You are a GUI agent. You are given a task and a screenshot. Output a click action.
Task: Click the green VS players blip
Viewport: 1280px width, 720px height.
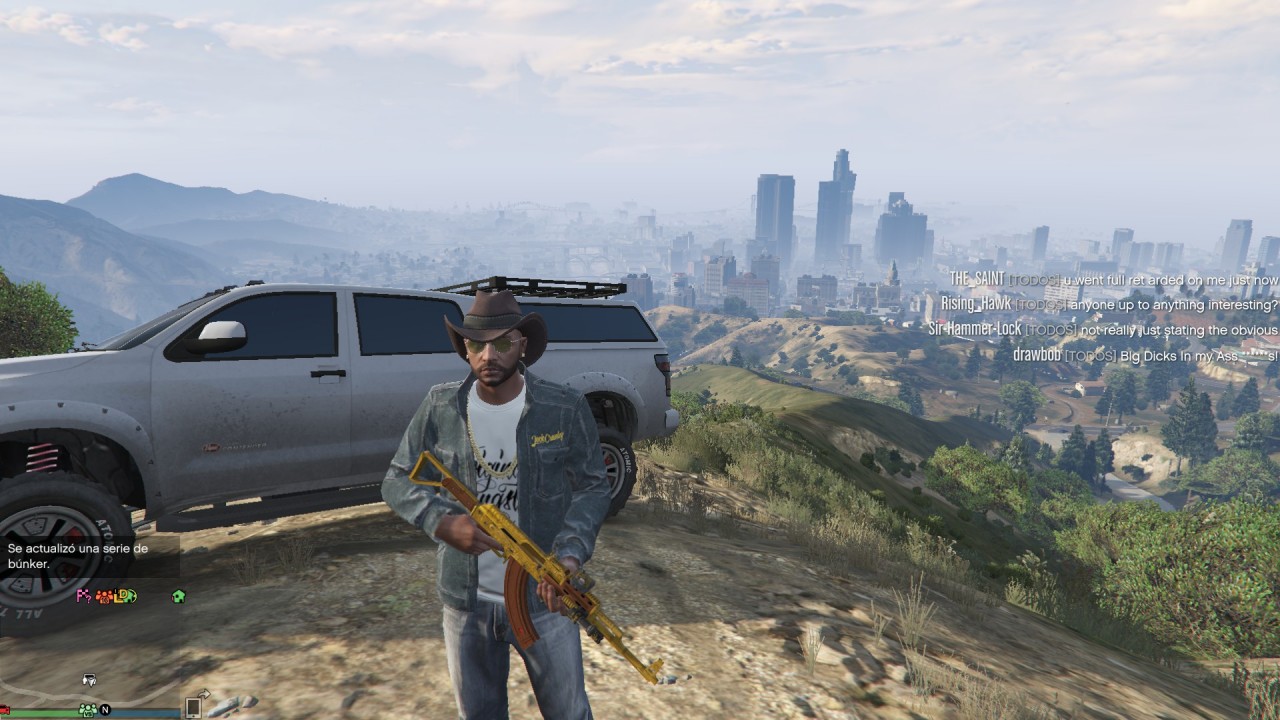point(88,709)
